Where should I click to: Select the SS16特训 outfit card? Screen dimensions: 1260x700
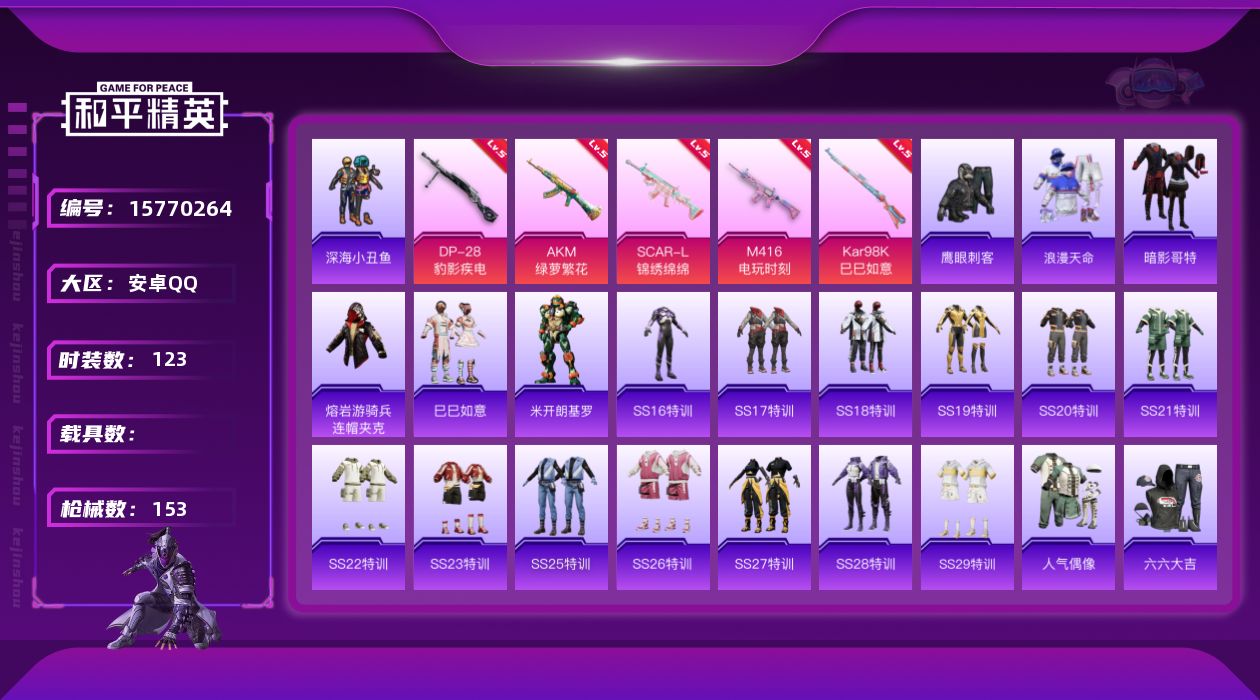click(663, 364)
